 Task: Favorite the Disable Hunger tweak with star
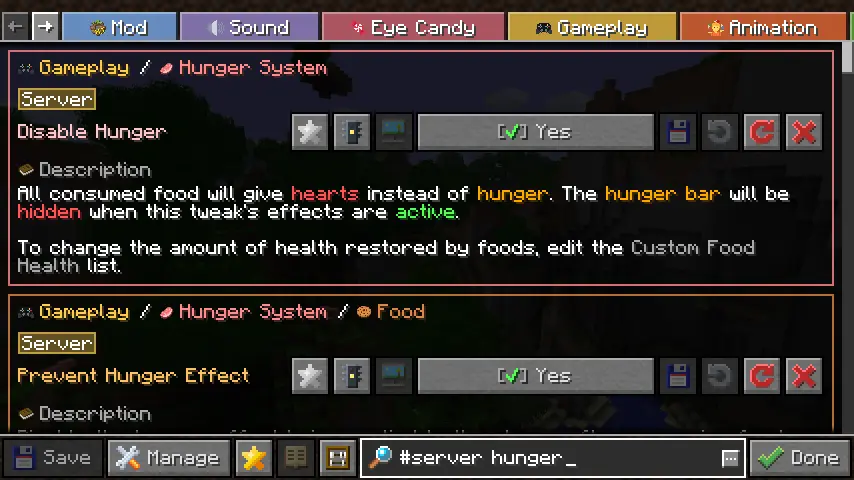(310, 132)
